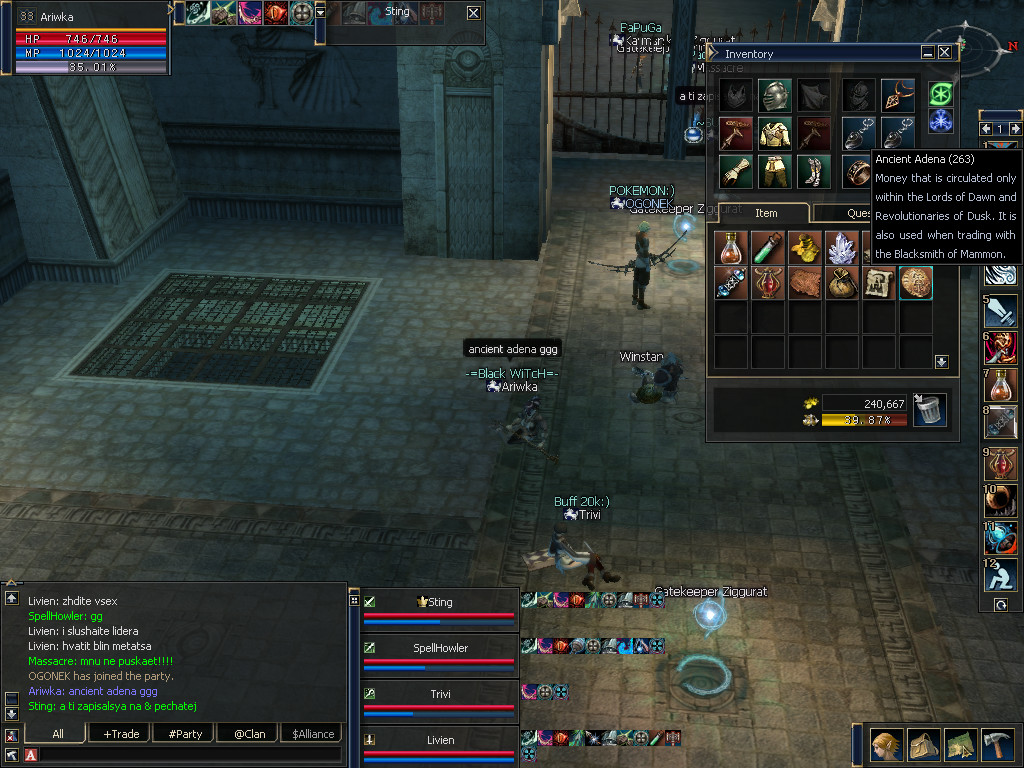Screen dimensions: 1024x768
Task: Click the inventory trash can button
Action: pyautogui.click(x=930, y=410)
